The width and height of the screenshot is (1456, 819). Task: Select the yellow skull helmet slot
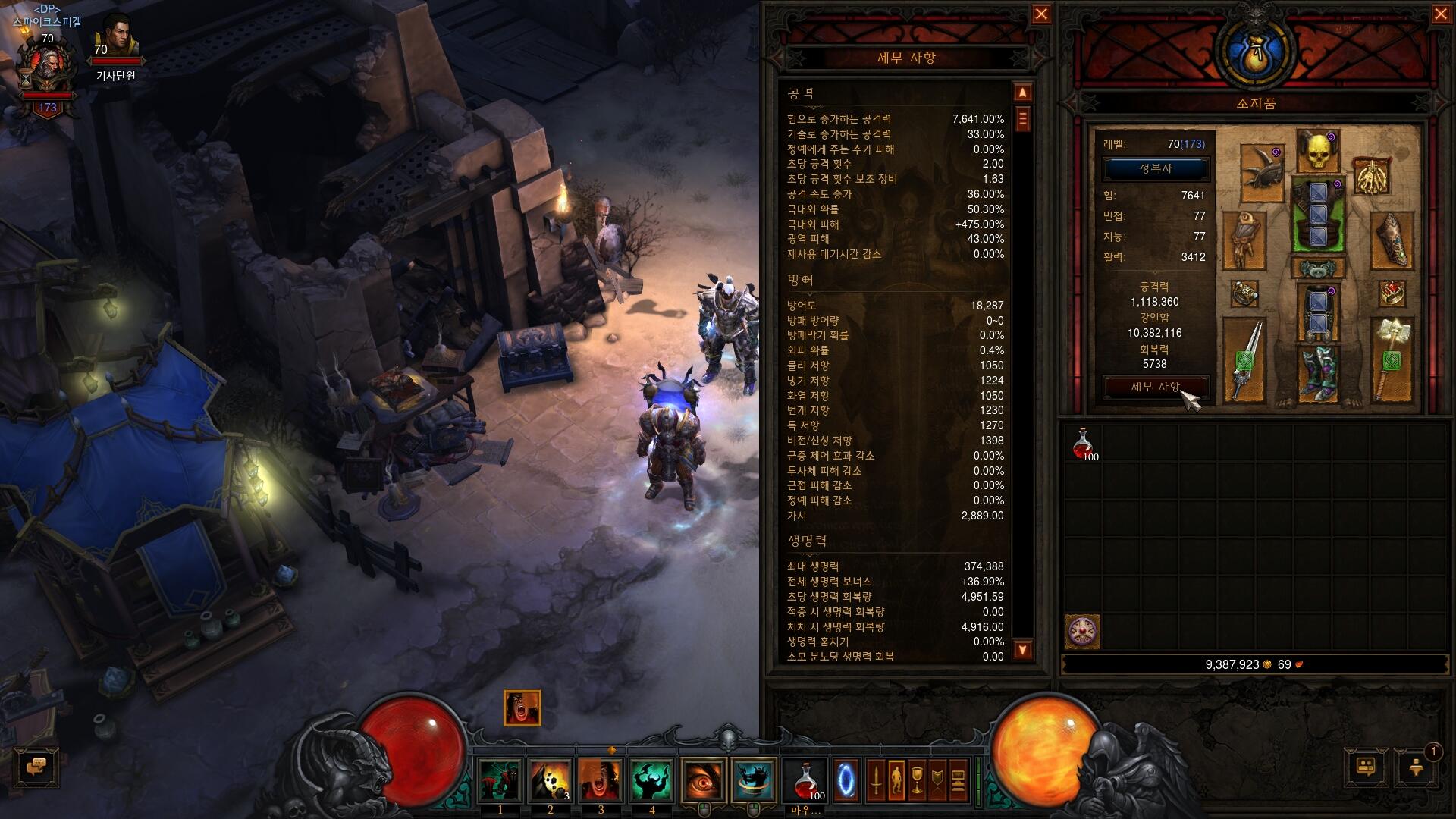click(1318, 151)
